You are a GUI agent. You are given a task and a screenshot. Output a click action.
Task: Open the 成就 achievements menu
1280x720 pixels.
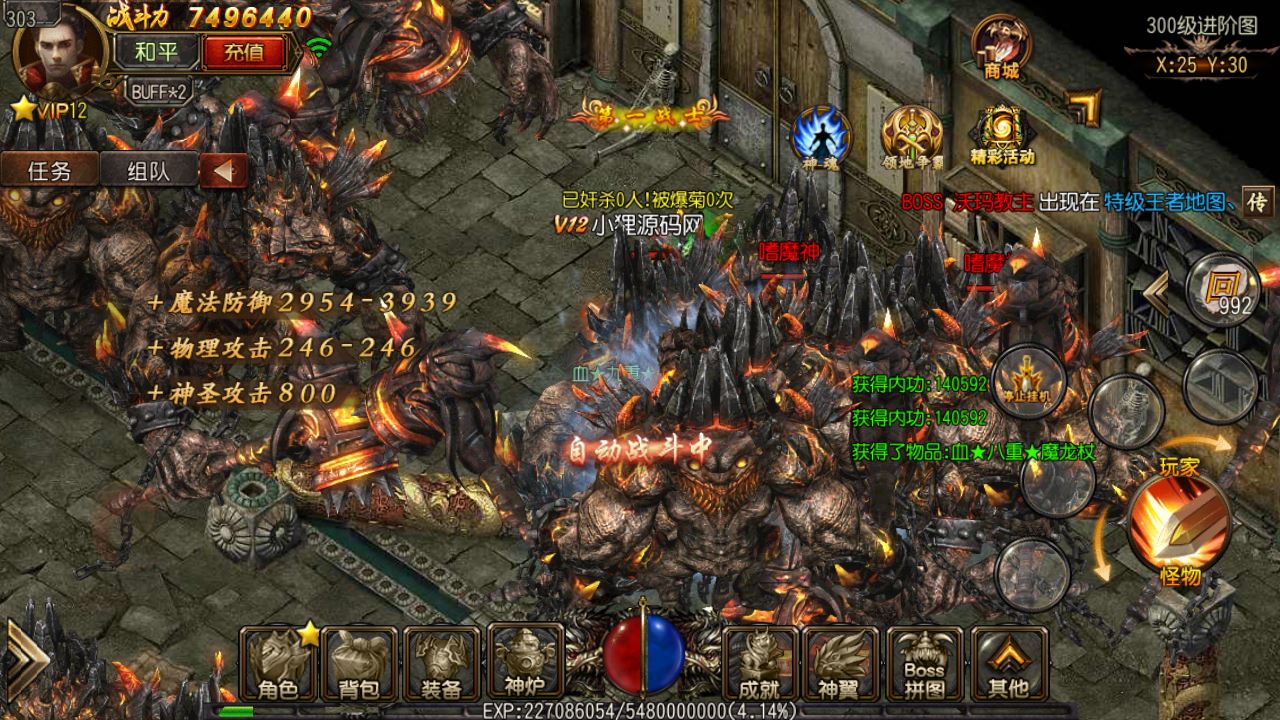coord(760,664)
